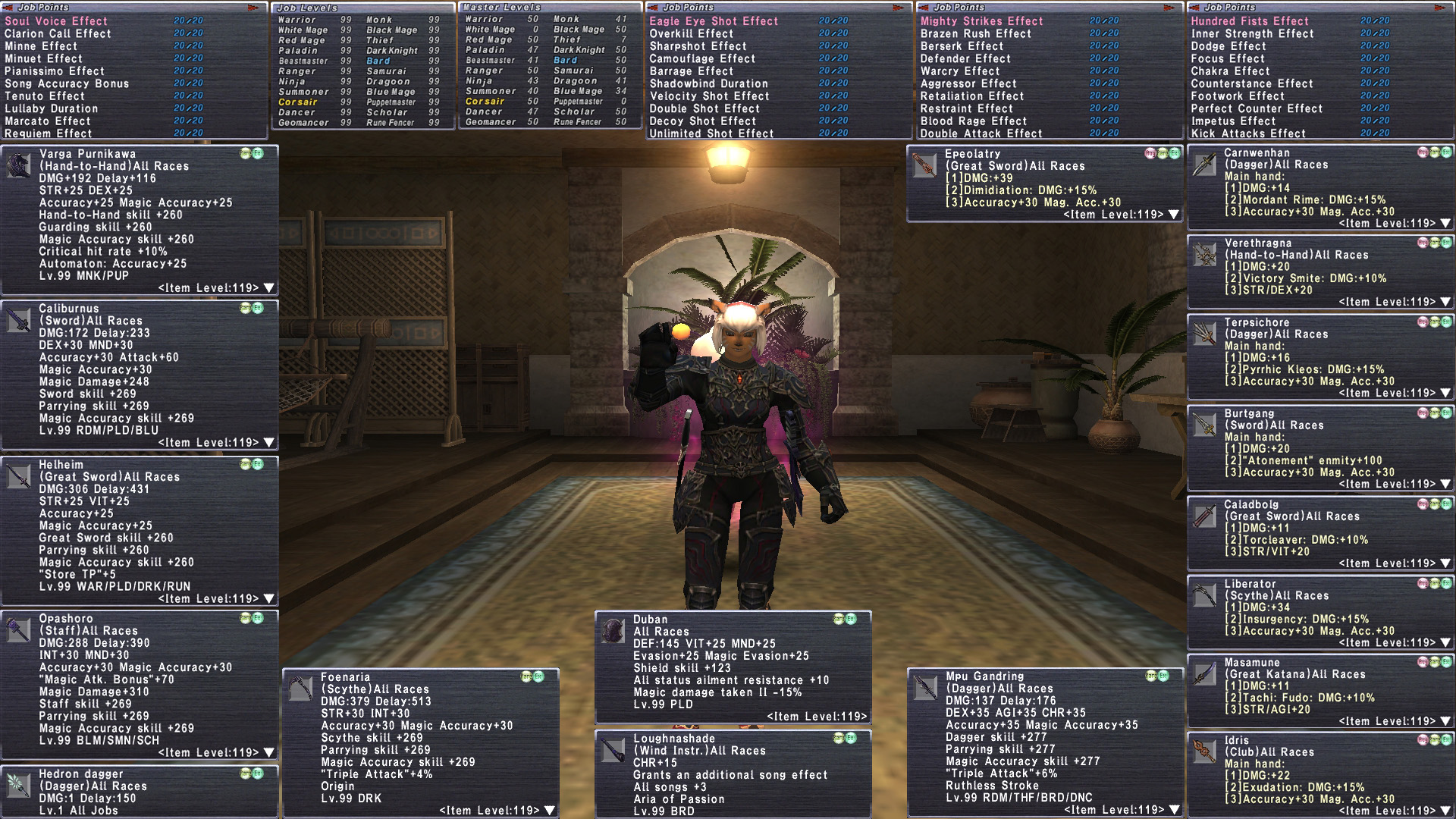Choose the Verethragna hand-to-hand icon
1456x819 pixels.
[x=1204, y=255]
